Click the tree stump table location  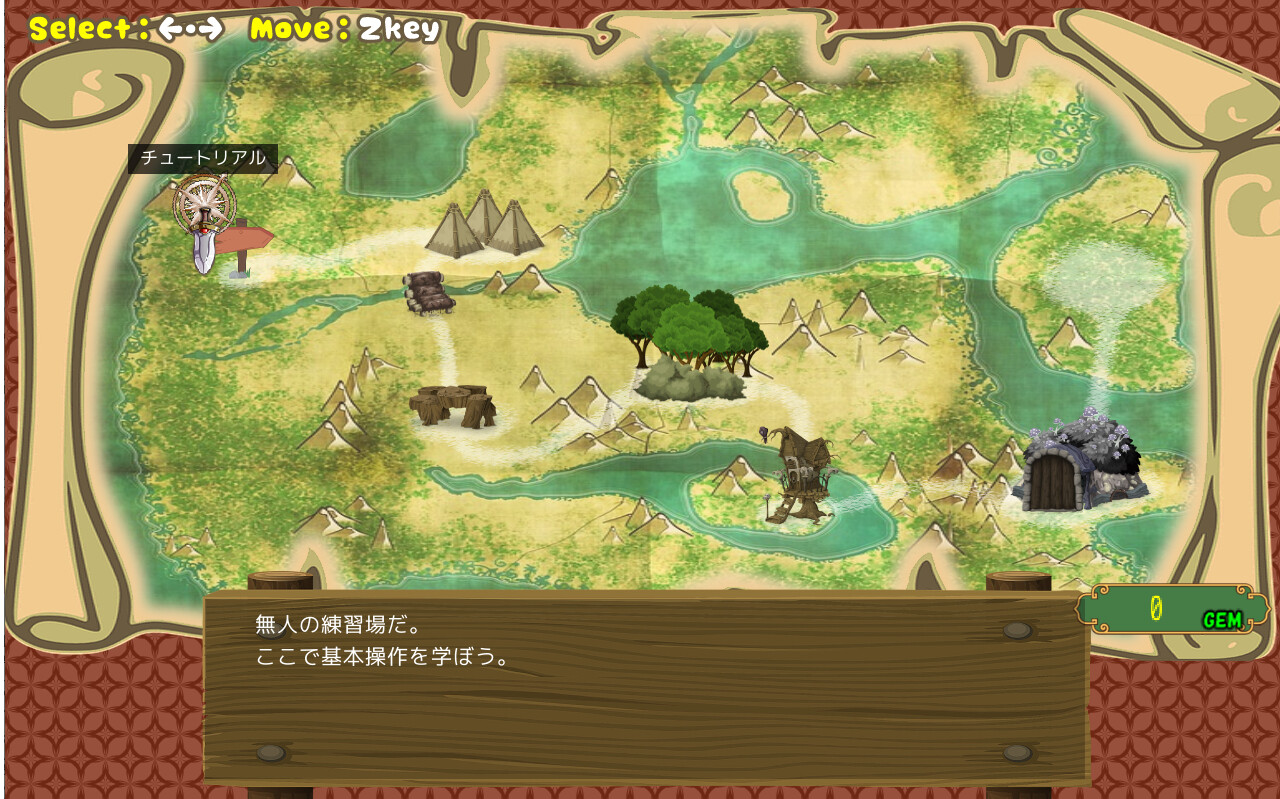[x=452, y=405]
